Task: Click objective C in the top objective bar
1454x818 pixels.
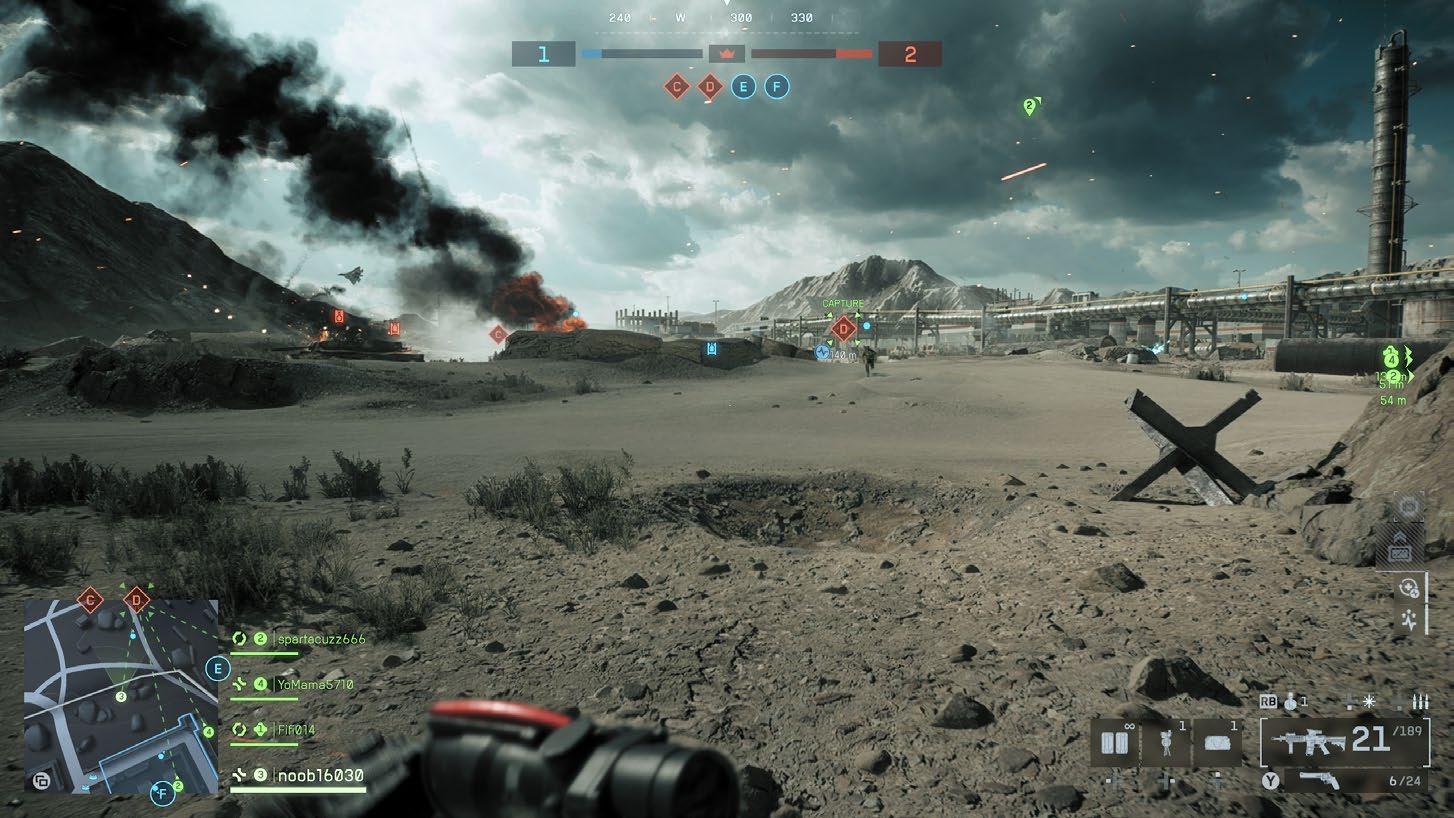Action: tap(677, 87)
